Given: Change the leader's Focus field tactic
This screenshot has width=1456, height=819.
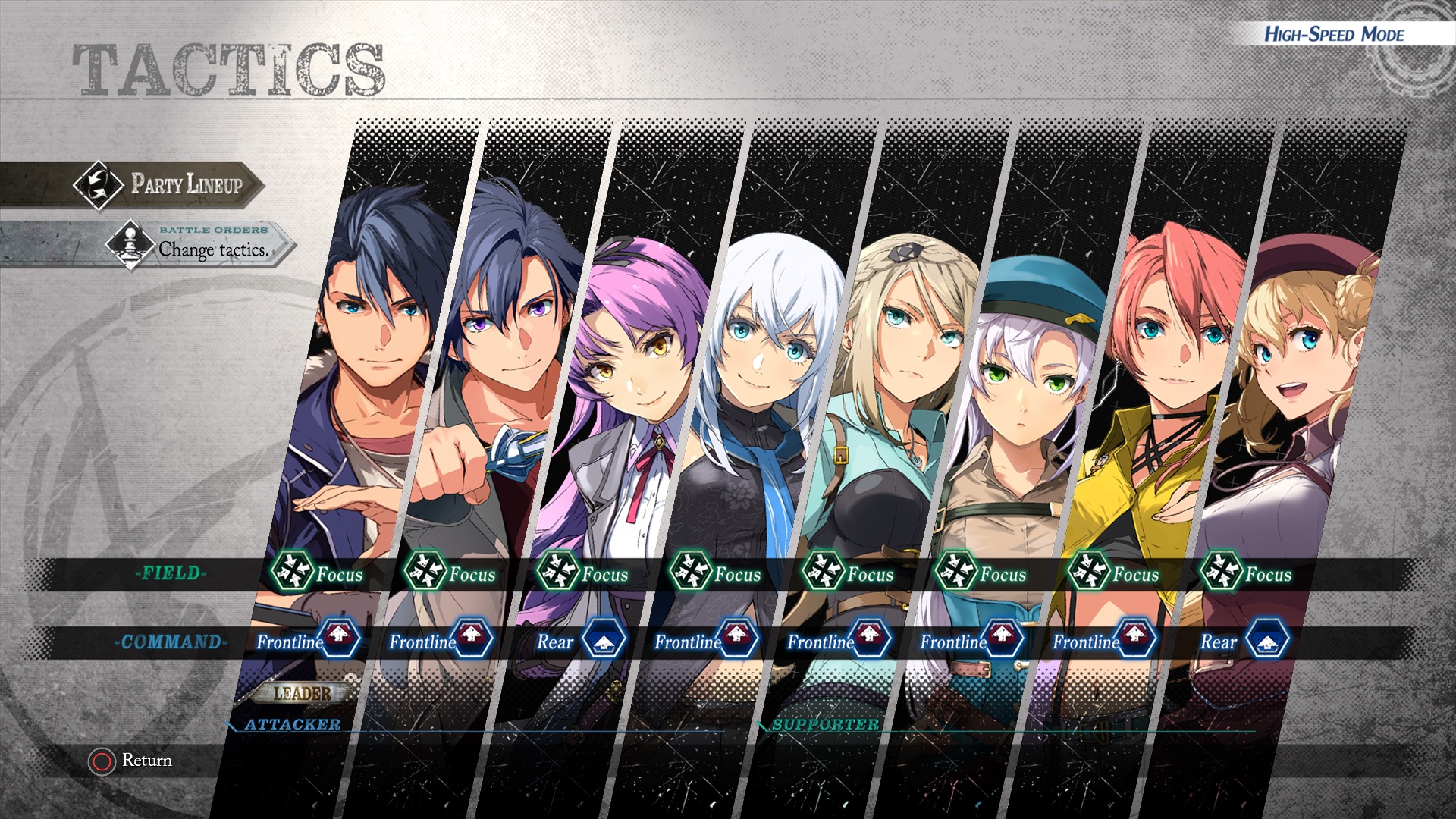Looking at the screenshot, I should pyautogui.click(x=318, y=573).
